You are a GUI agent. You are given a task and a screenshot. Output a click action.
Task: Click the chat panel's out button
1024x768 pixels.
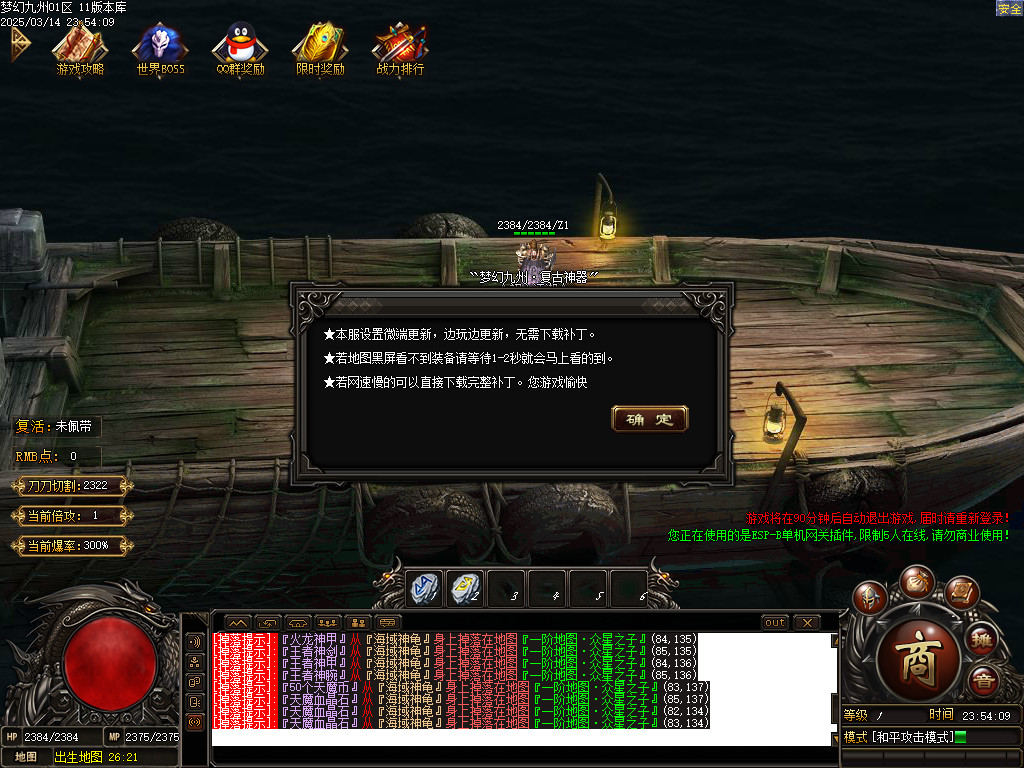click(774, 622)
